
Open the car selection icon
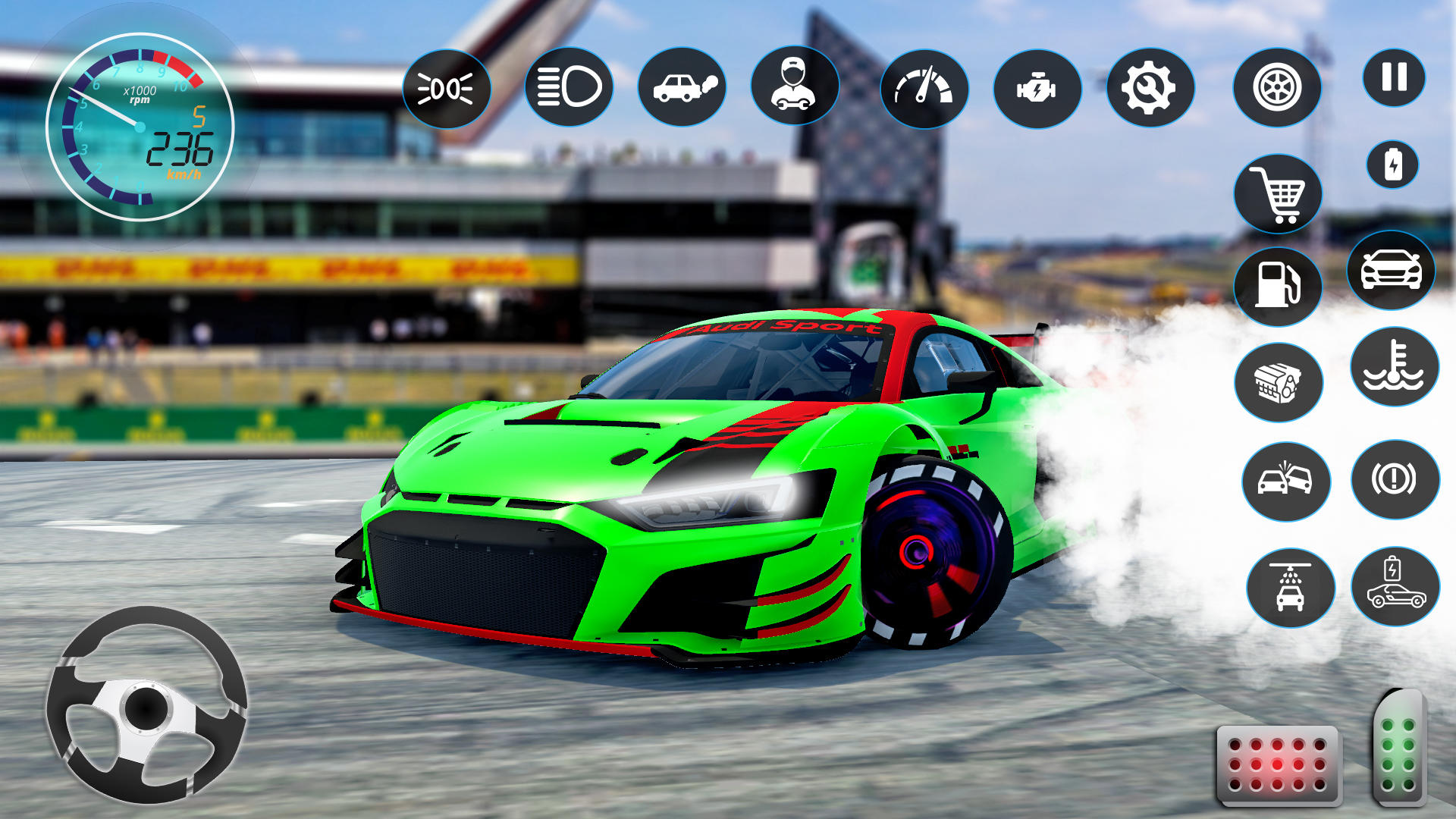tap(1394, 273)
